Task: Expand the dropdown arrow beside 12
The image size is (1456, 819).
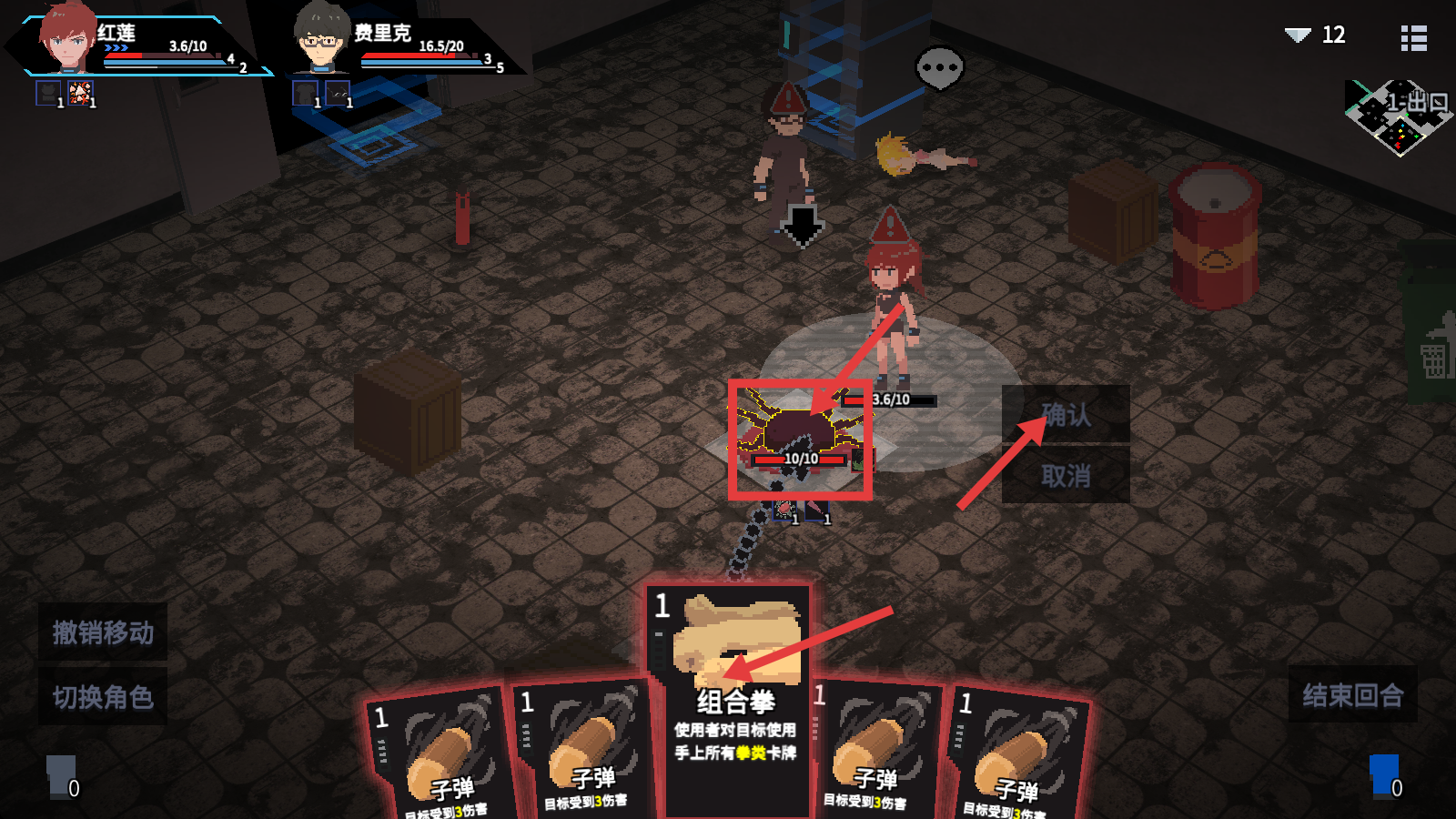Action: tap(1297, 35)
